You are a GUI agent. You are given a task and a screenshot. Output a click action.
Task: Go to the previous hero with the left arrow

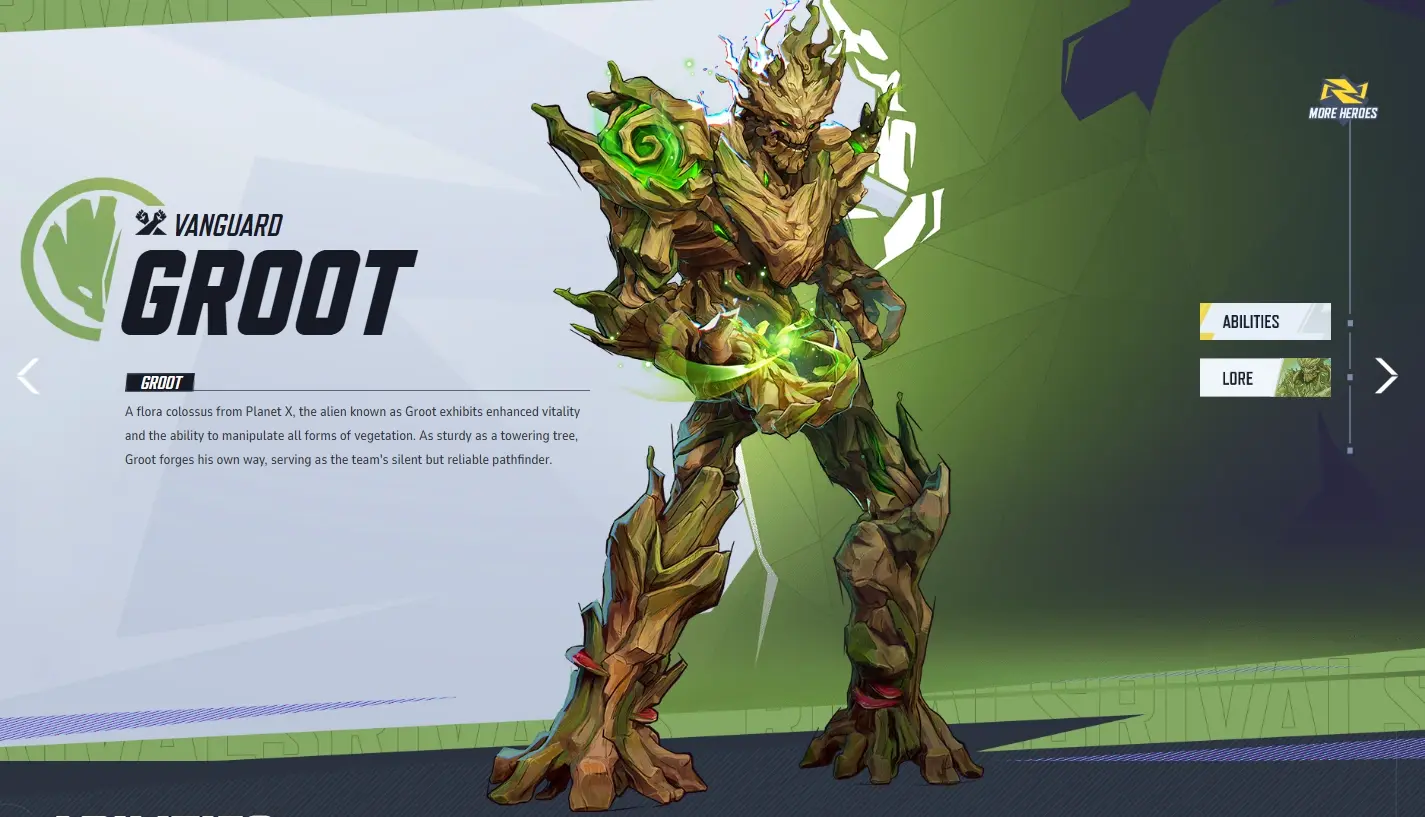click(x=28, y=375)
